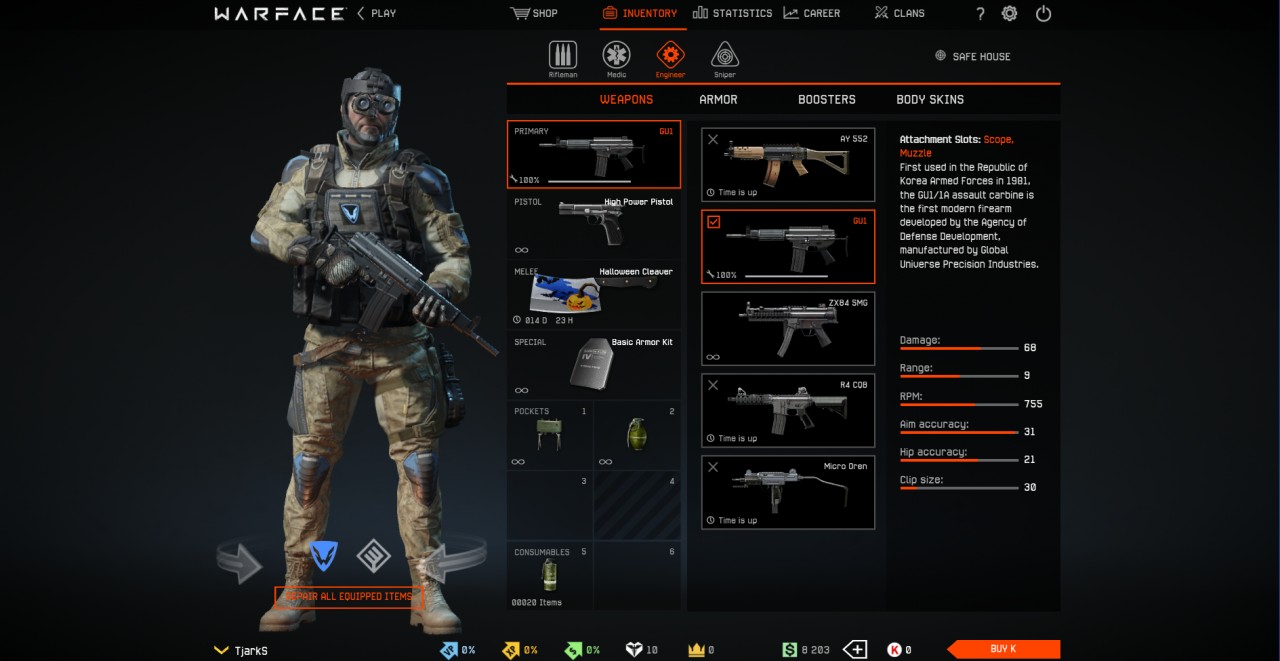Image resolution: width=1280 pixels, height=661 pixels.
Task: Select the Rifleman class
Action: coord(563,58)
